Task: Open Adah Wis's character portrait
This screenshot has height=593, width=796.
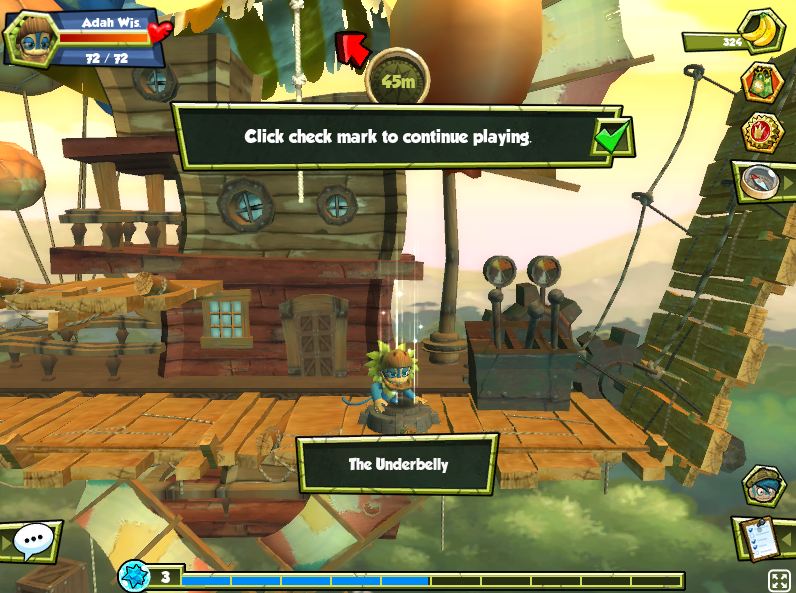Action: pos(28,38)
